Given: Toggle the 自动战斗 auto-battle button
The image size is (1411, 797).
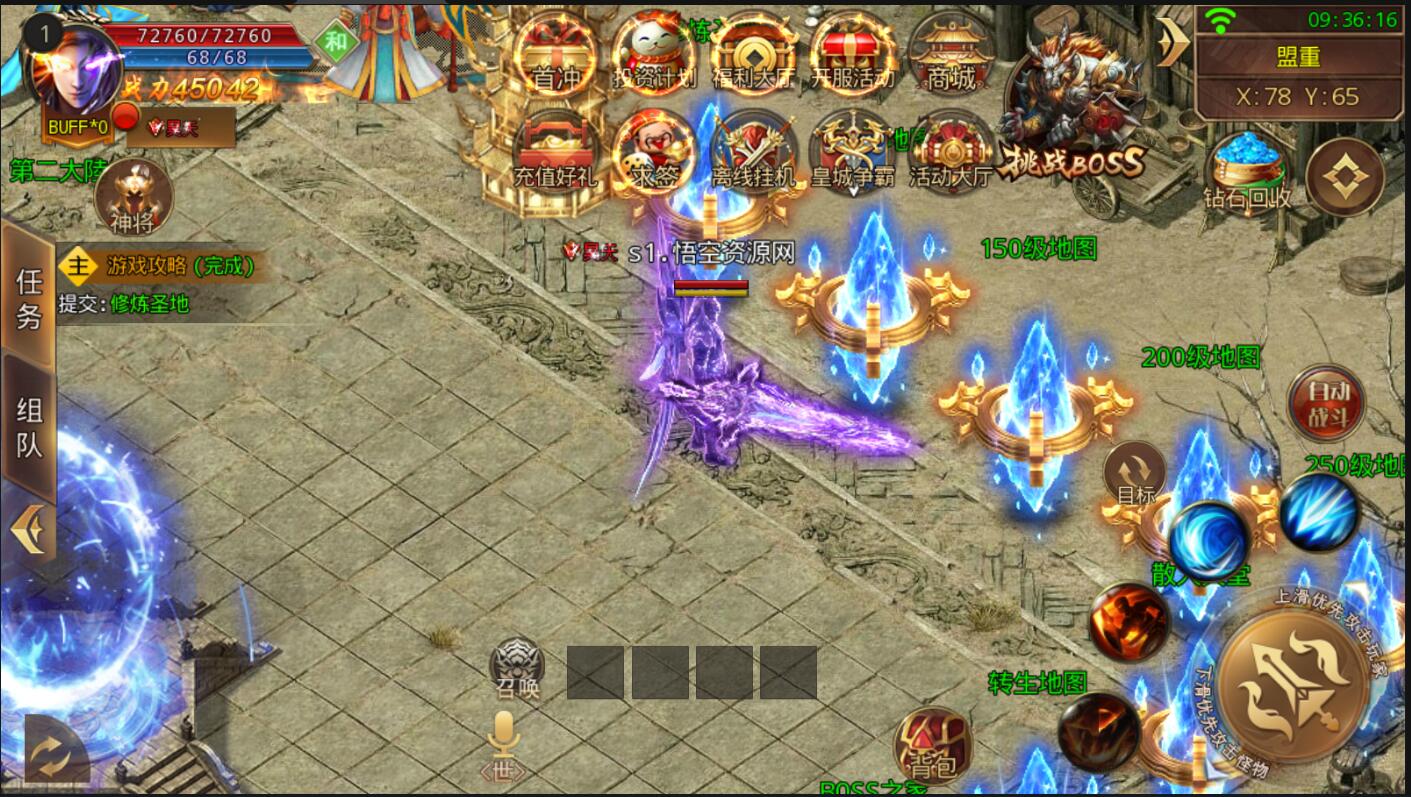Looking at the screenshot, I should click(x=1326, y=402).
